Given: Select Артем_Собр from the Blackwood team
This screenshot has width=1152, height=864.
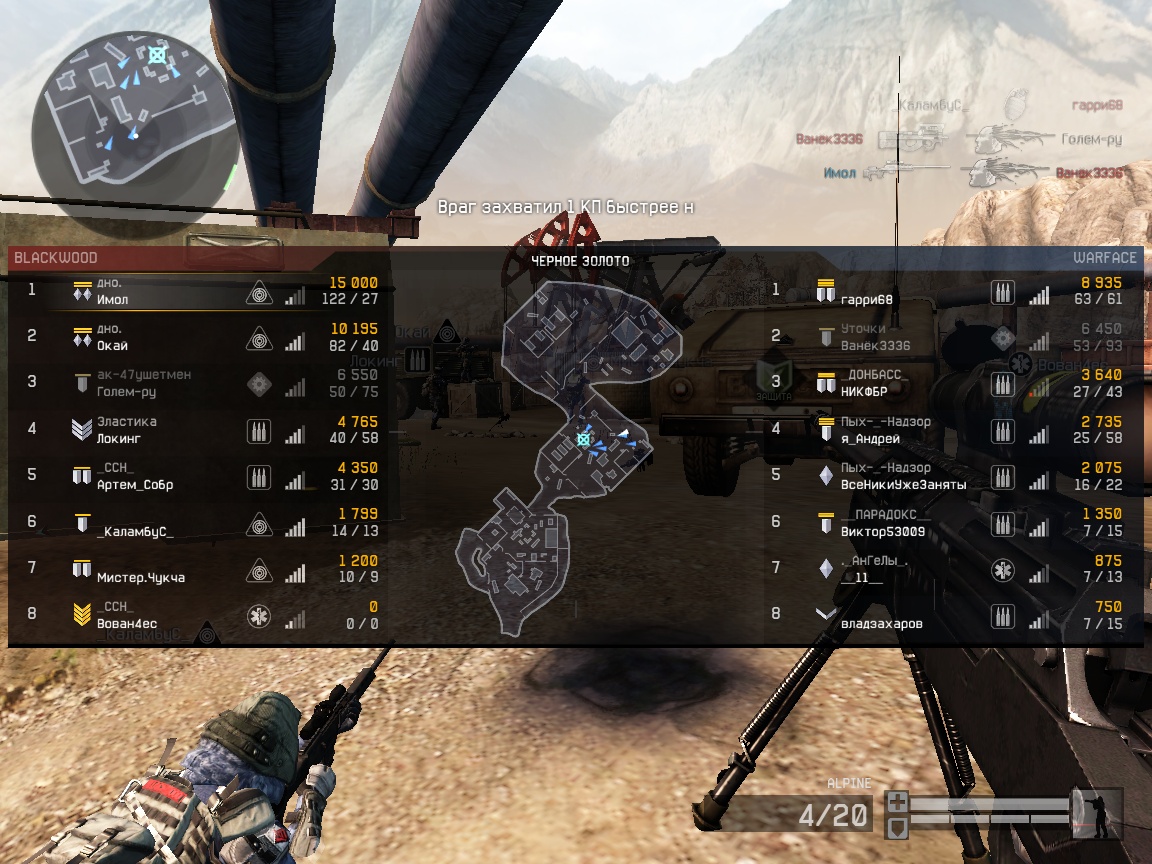Looking at the screenshot, I should (x=134, y=485).
